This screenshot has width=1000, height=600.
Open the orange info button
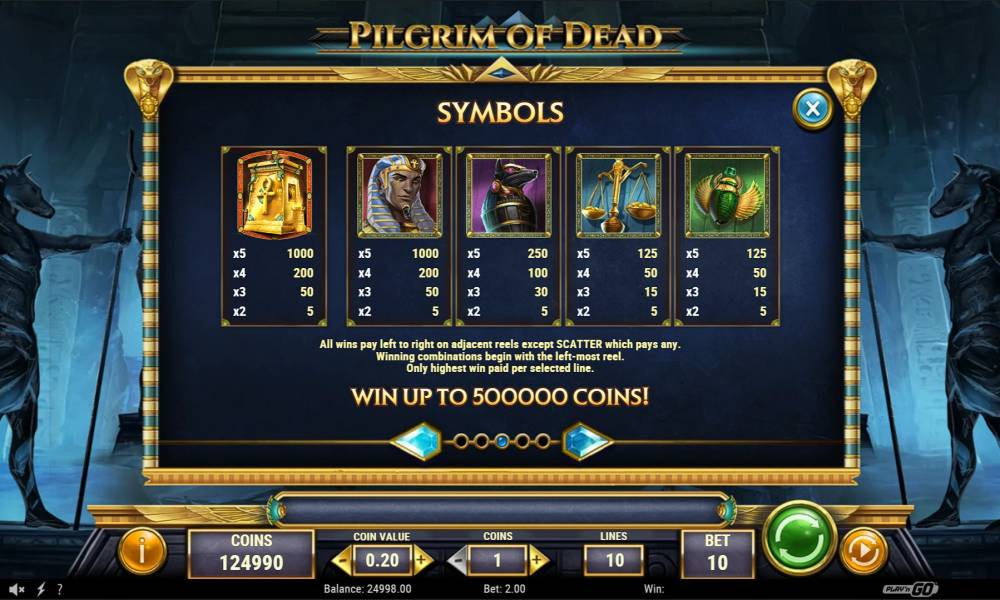click(x=142, y=551)
